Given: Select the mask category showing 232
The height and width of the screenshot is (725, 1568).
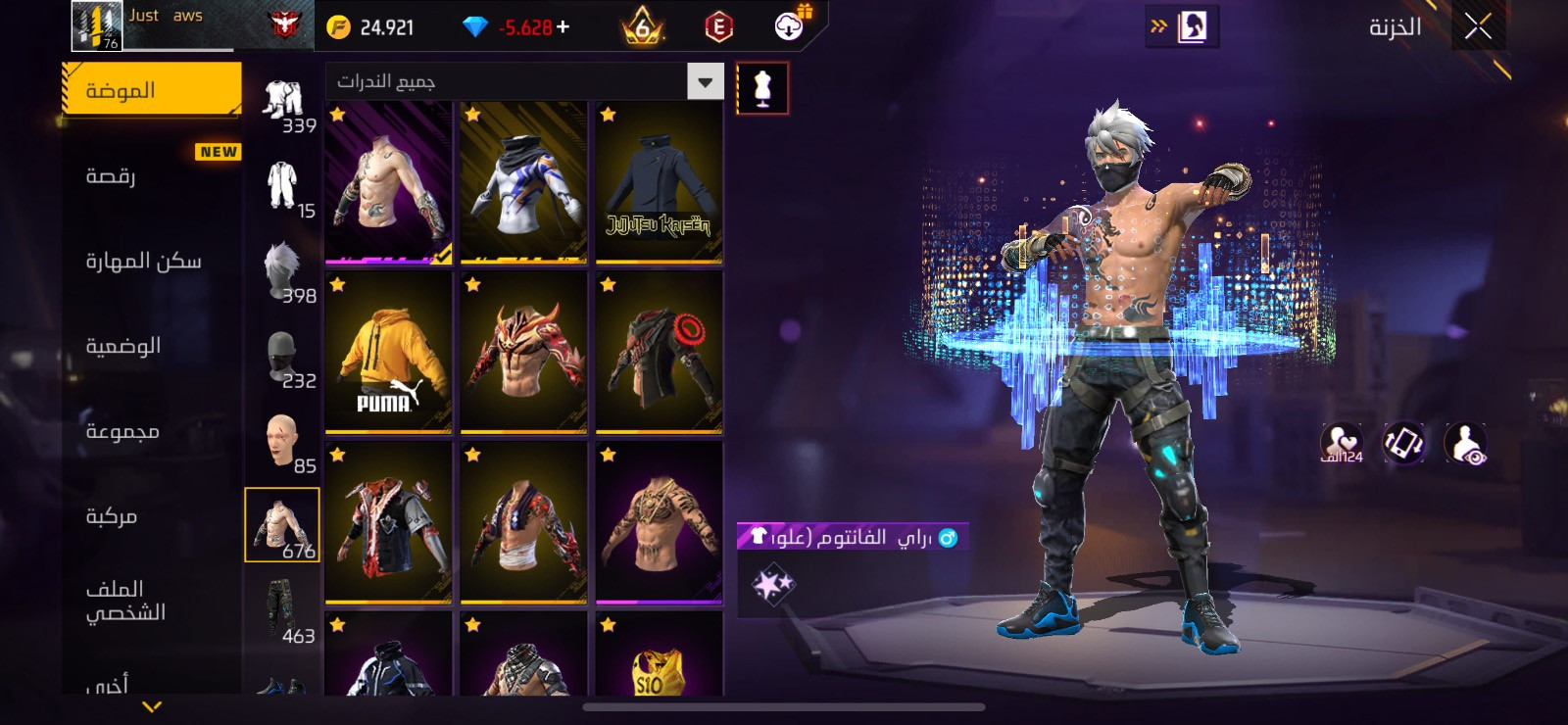Looking at the screenshot, I should tap(283, 357).
